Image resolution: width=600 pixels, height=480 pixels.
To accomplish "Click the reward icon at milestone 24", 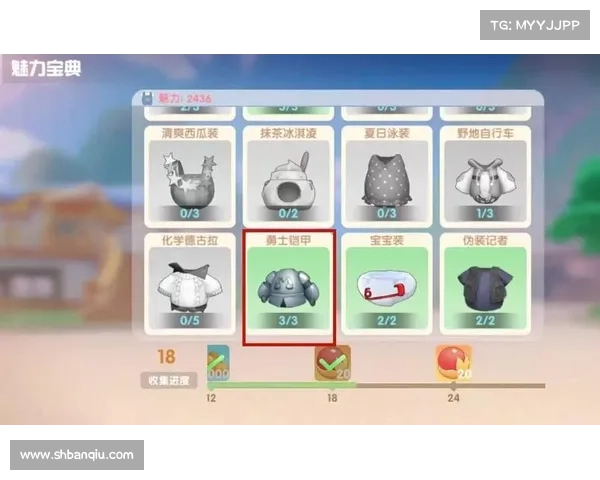I will [x=453, y=362].
